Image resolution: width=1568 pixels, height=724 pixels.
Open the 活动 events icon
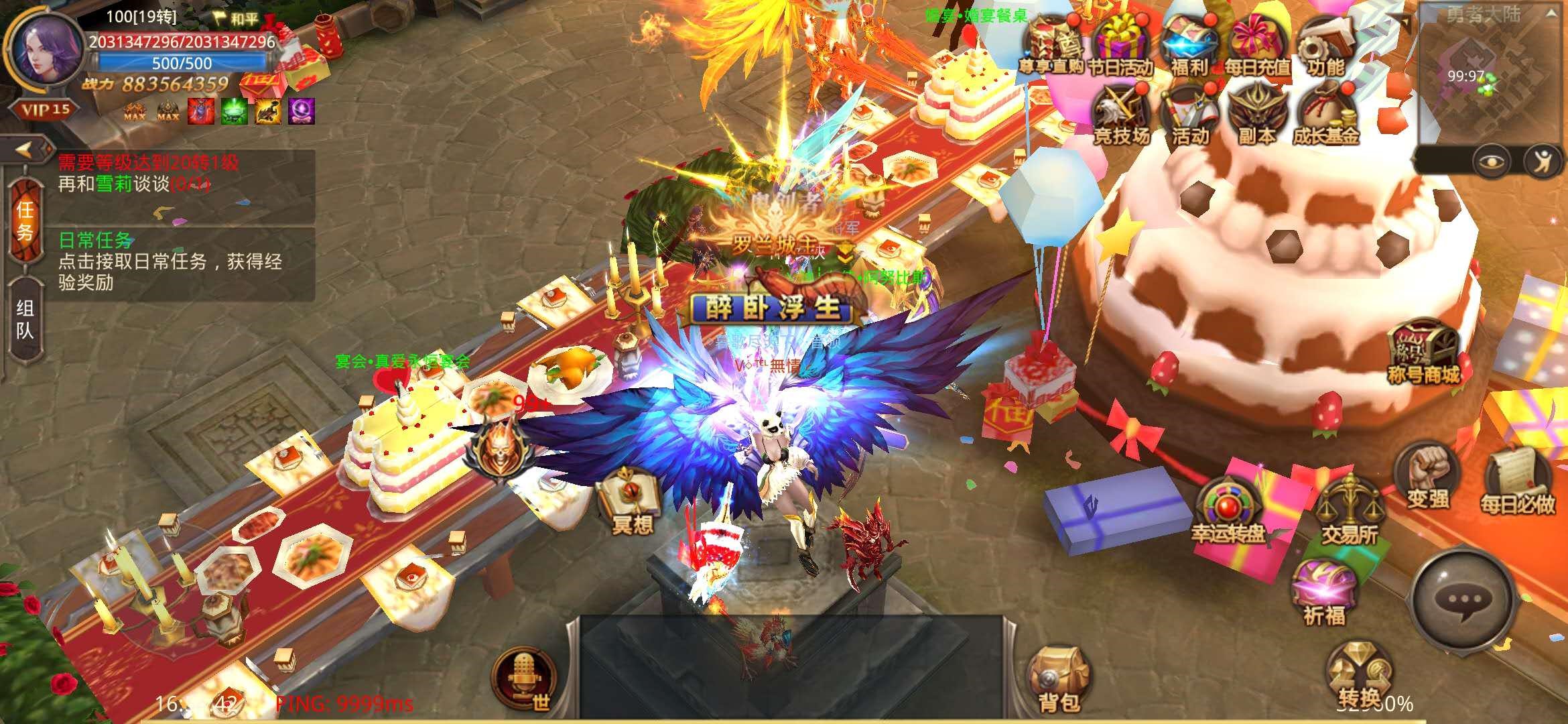[x=1190, y=114]
